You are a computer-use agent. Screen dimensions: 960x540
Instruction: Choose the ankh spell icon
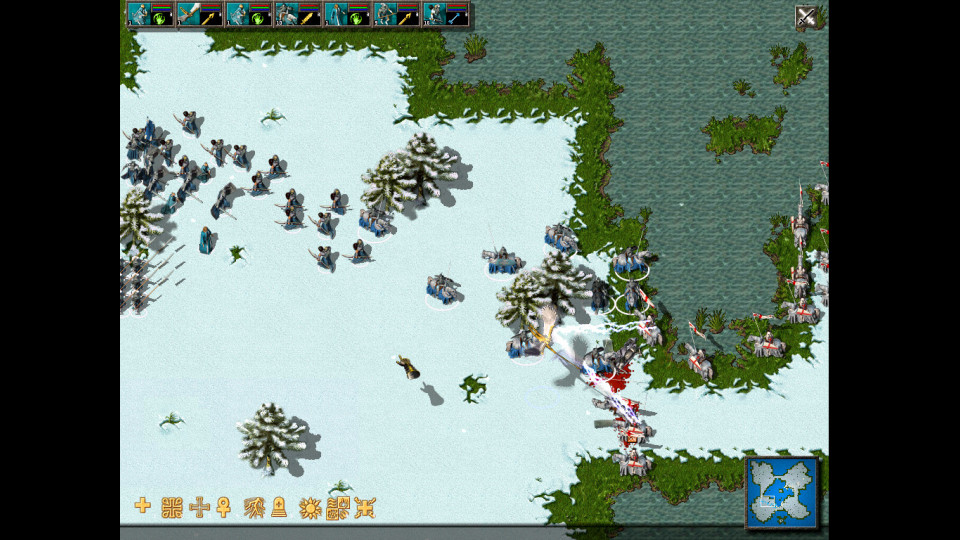click(224, 507)
